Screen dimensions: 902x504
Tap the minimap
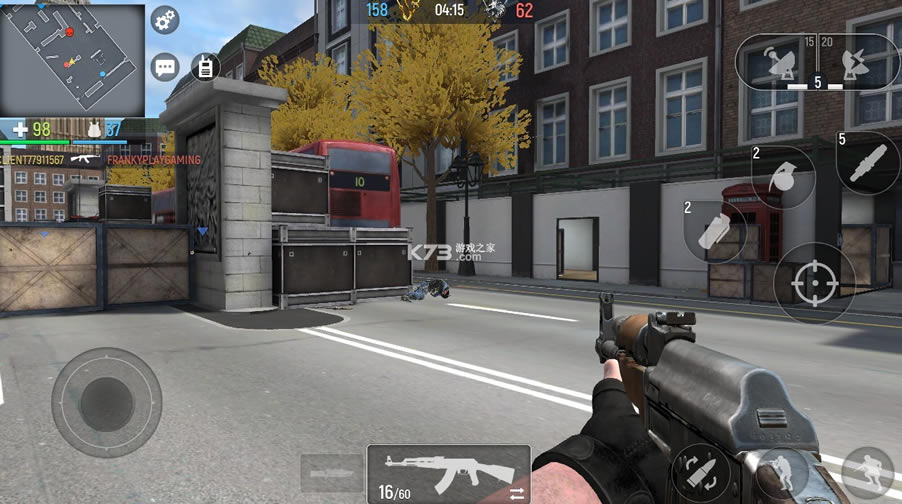[x=72, y=60]
